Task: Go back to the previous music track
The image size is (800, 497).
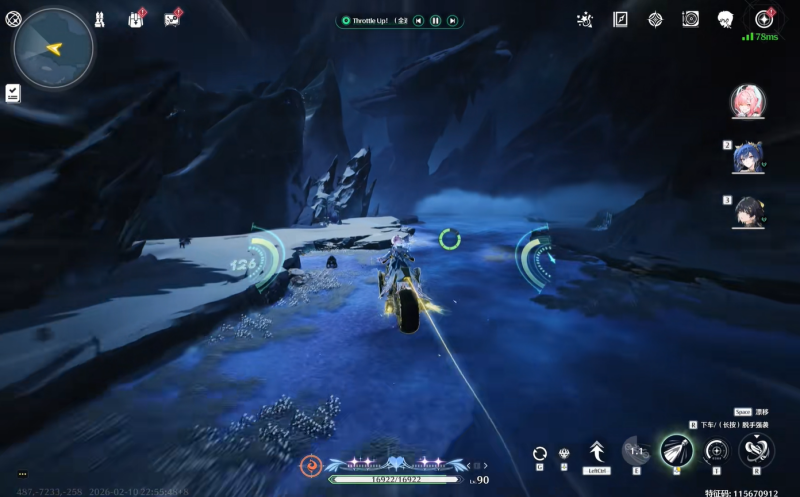Action: pos(418,20)
